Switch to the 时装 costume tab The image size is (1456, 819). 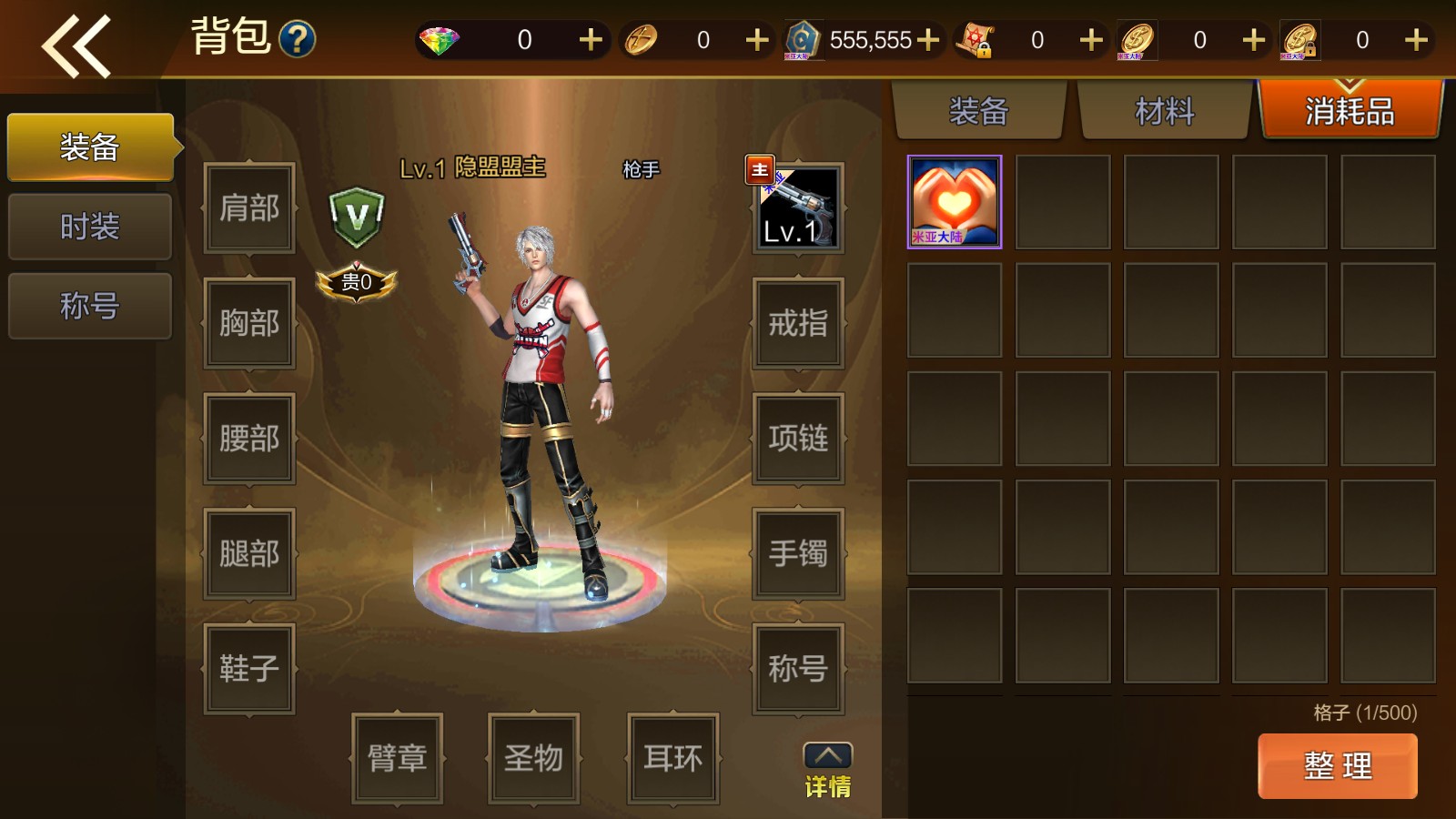[89, 227]
